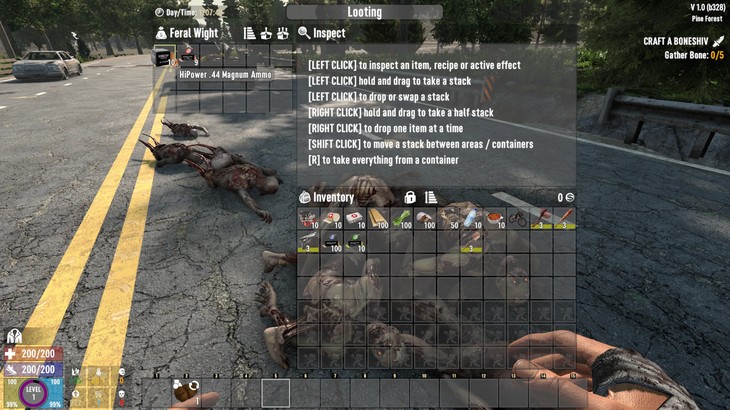Image resolution: width=730 pixels, height=410 pixels.
Task: Select the water bottle in inventory
Action: [x=471, y=218]
